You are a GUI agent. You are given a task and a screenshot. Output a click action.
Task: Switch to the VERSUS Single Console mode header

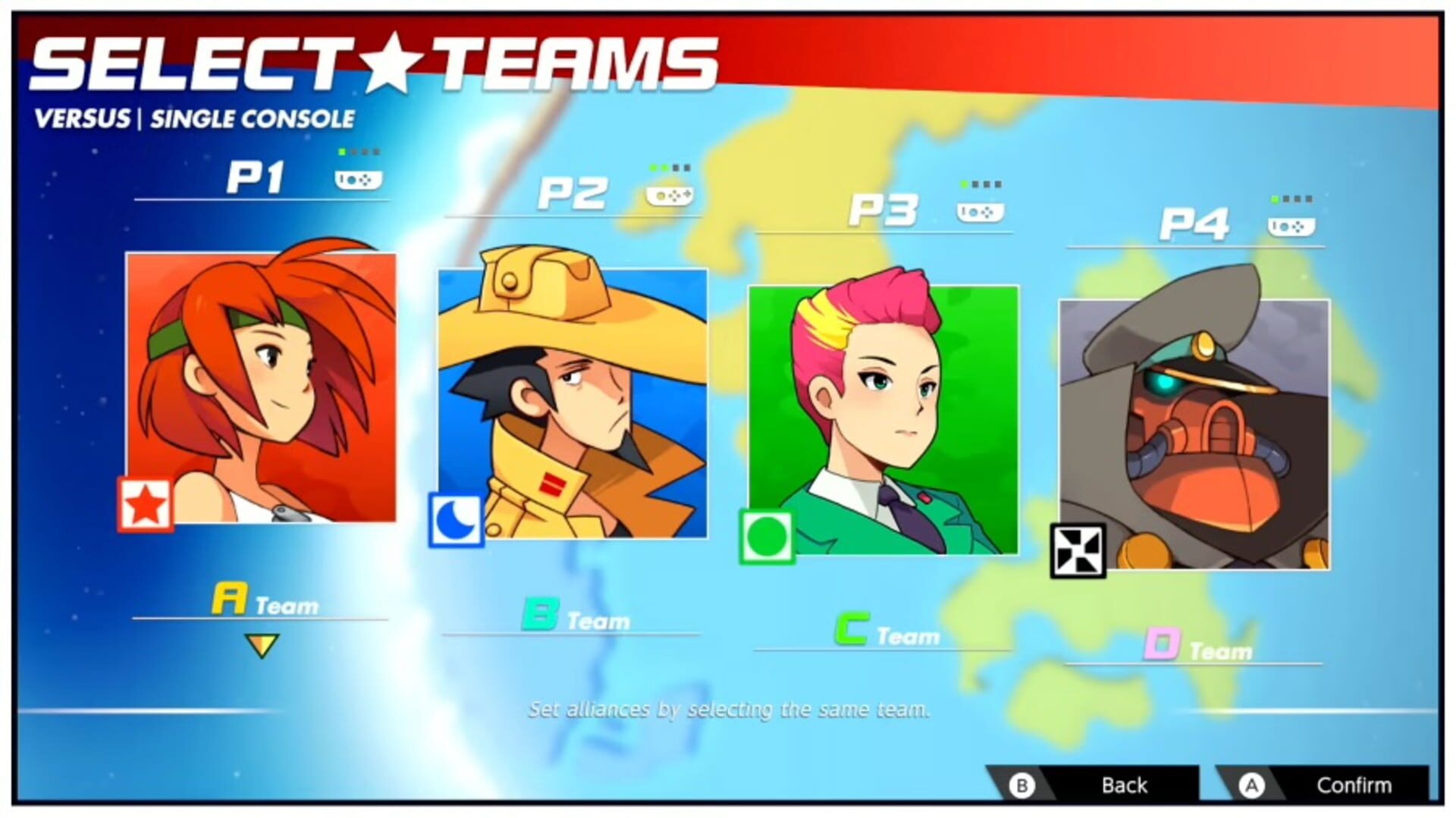tap(196, 118)
